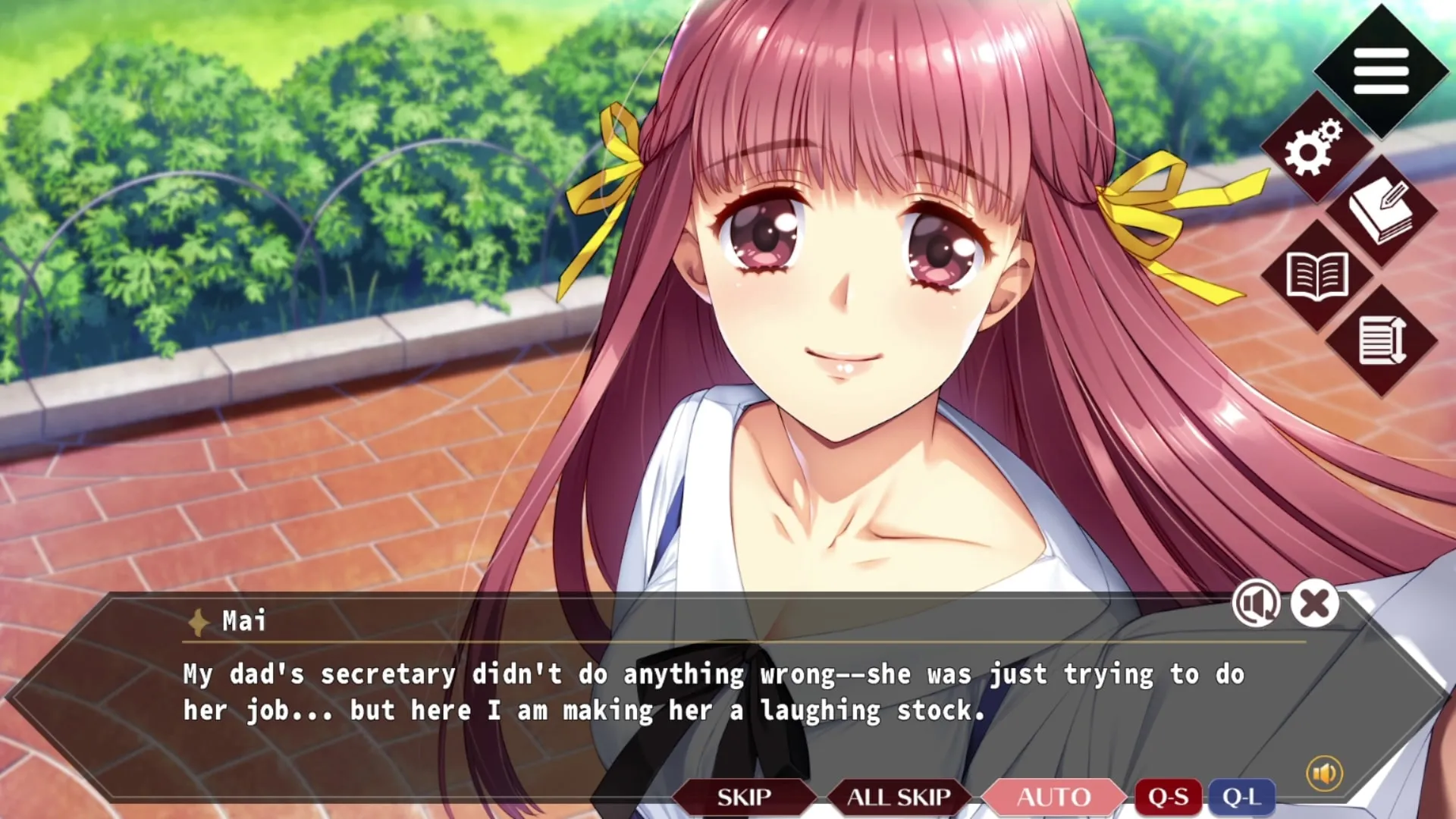
Task: Replay the voice with the speaker button
Action: (1256, 604)
